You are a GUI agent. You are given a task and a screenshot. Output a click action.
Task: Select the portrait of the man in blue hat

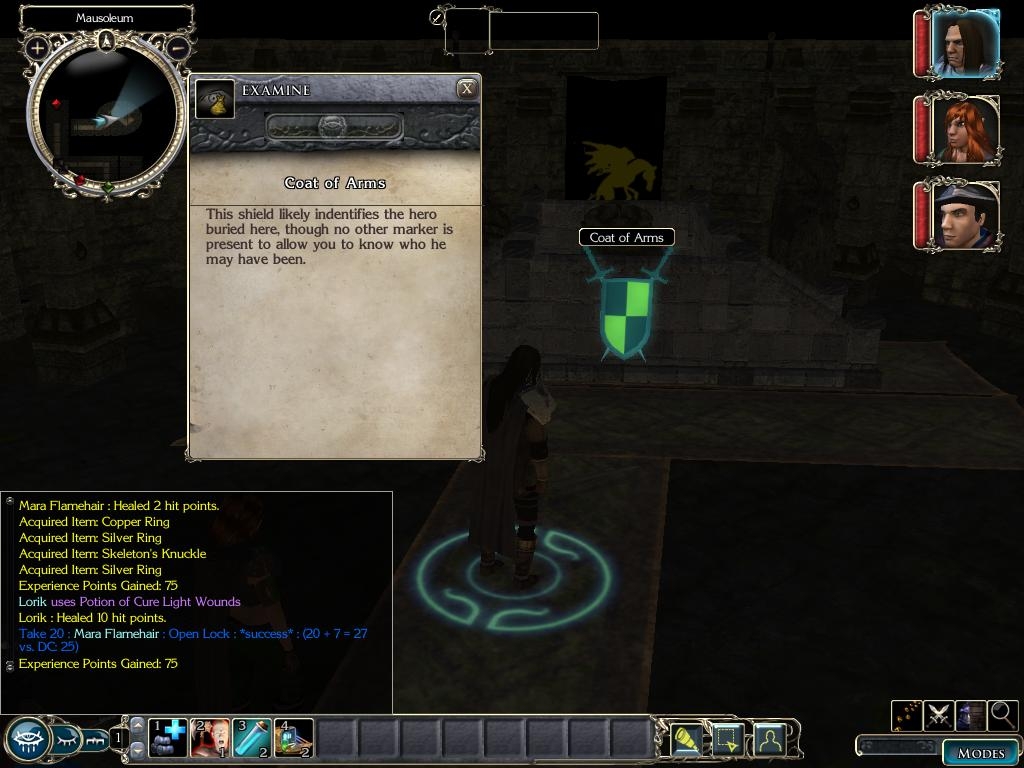click(964, 215)
